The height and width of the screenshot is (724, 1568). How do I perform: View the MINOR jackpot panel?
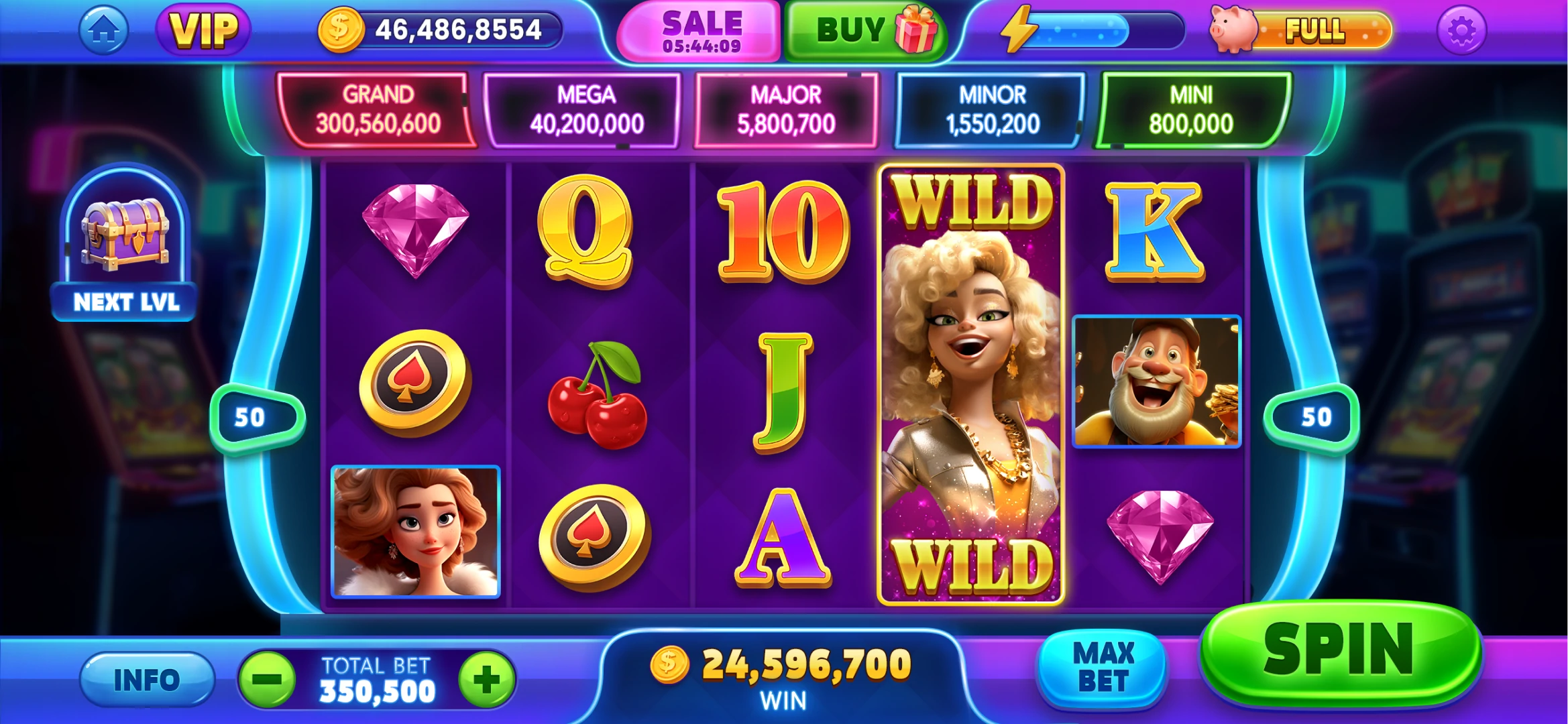tap(992, 110)
